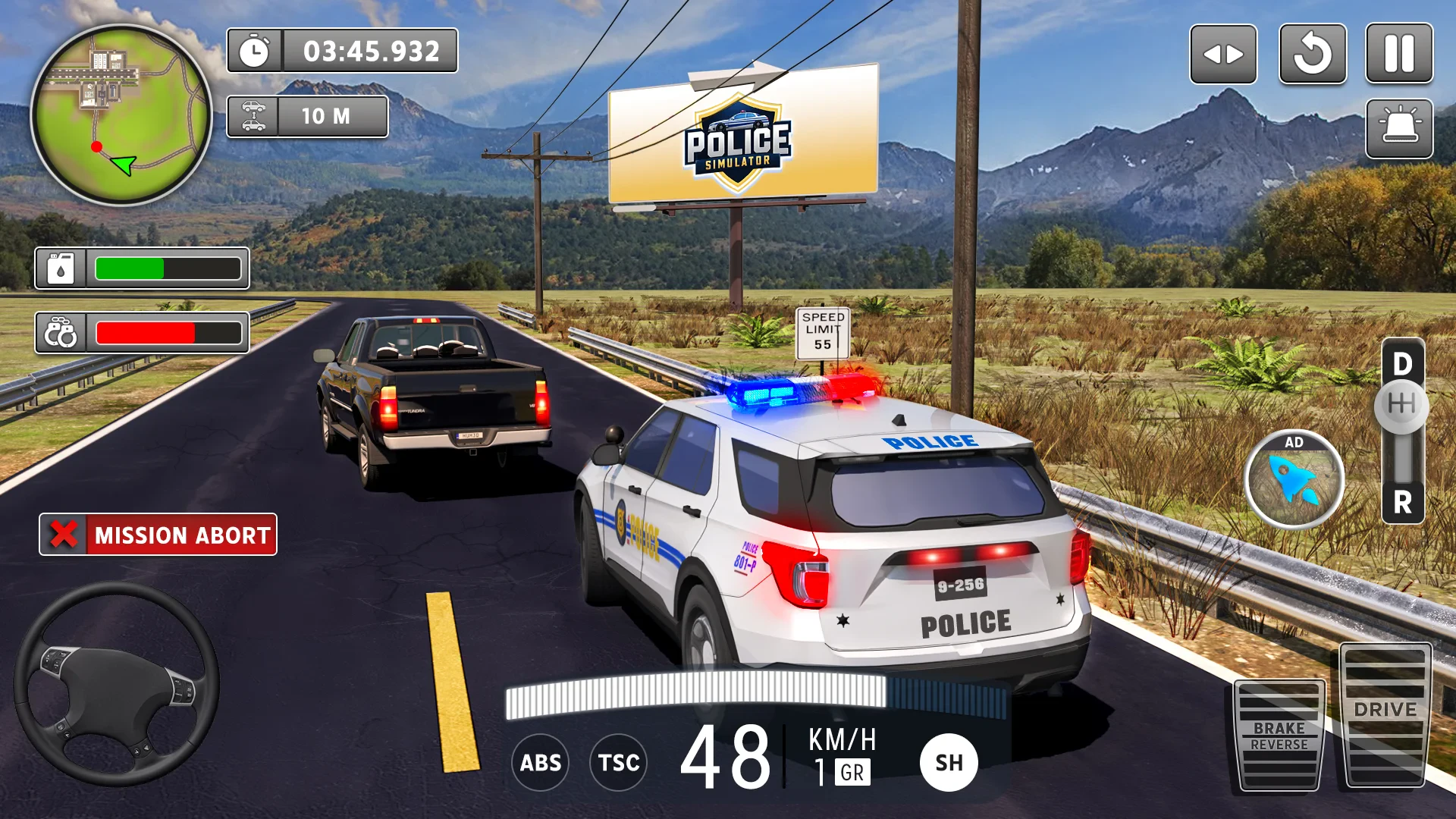This screenshot has height=819, width=1456.
Task: Pause the game
Action: coord(1399,54)
